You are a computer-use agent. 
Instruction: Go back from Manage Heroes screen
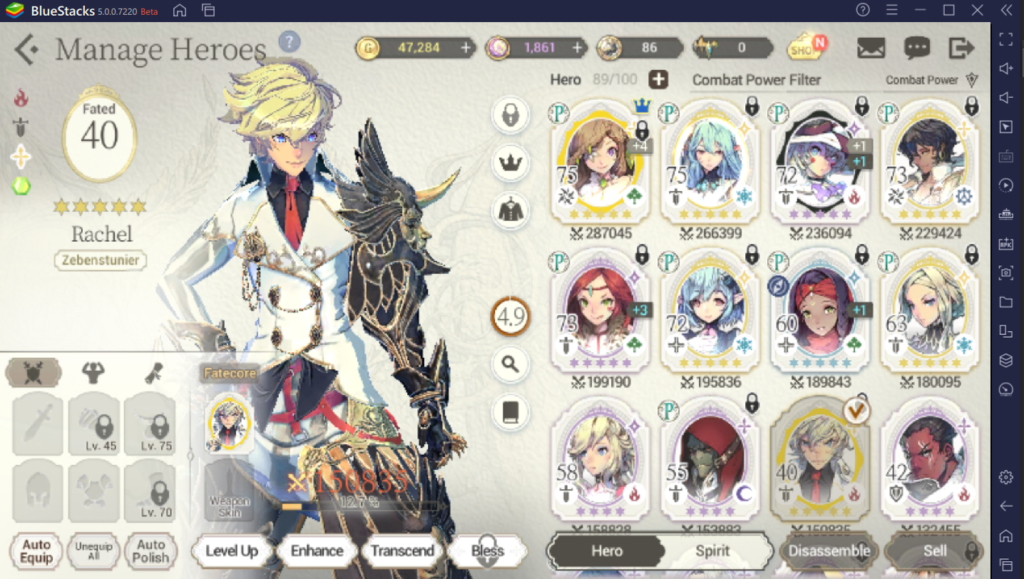pos(27,49)
